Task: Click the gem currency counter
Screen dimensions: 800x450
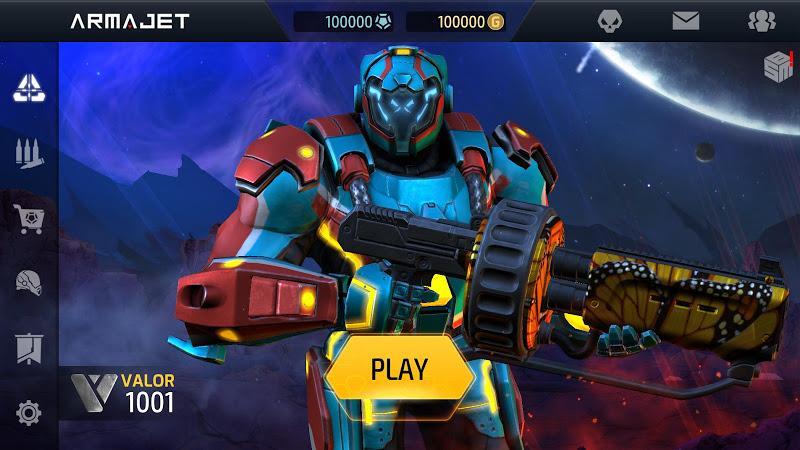Action: [x=343, y=22]
